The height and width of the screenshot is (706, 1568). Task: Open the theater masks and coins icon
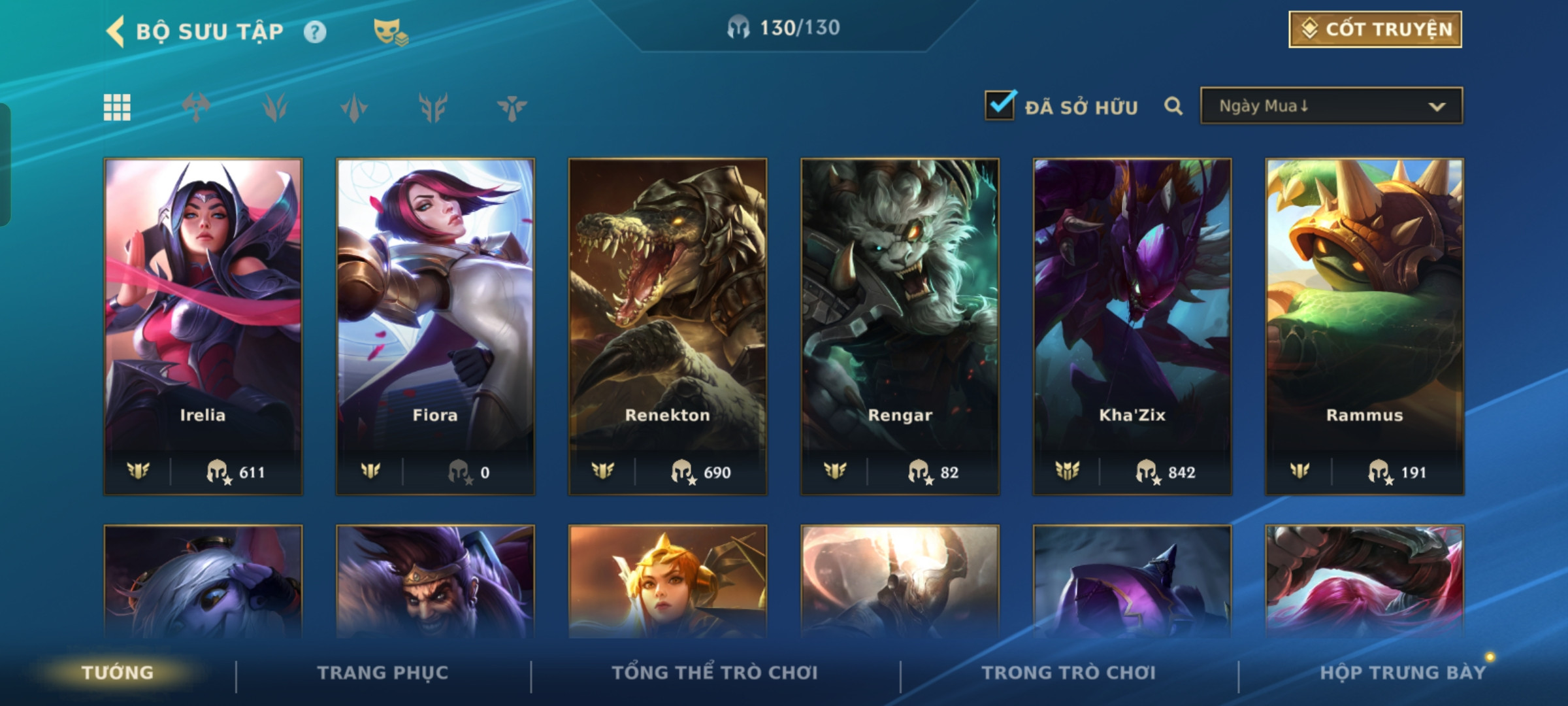click(390, 31)
